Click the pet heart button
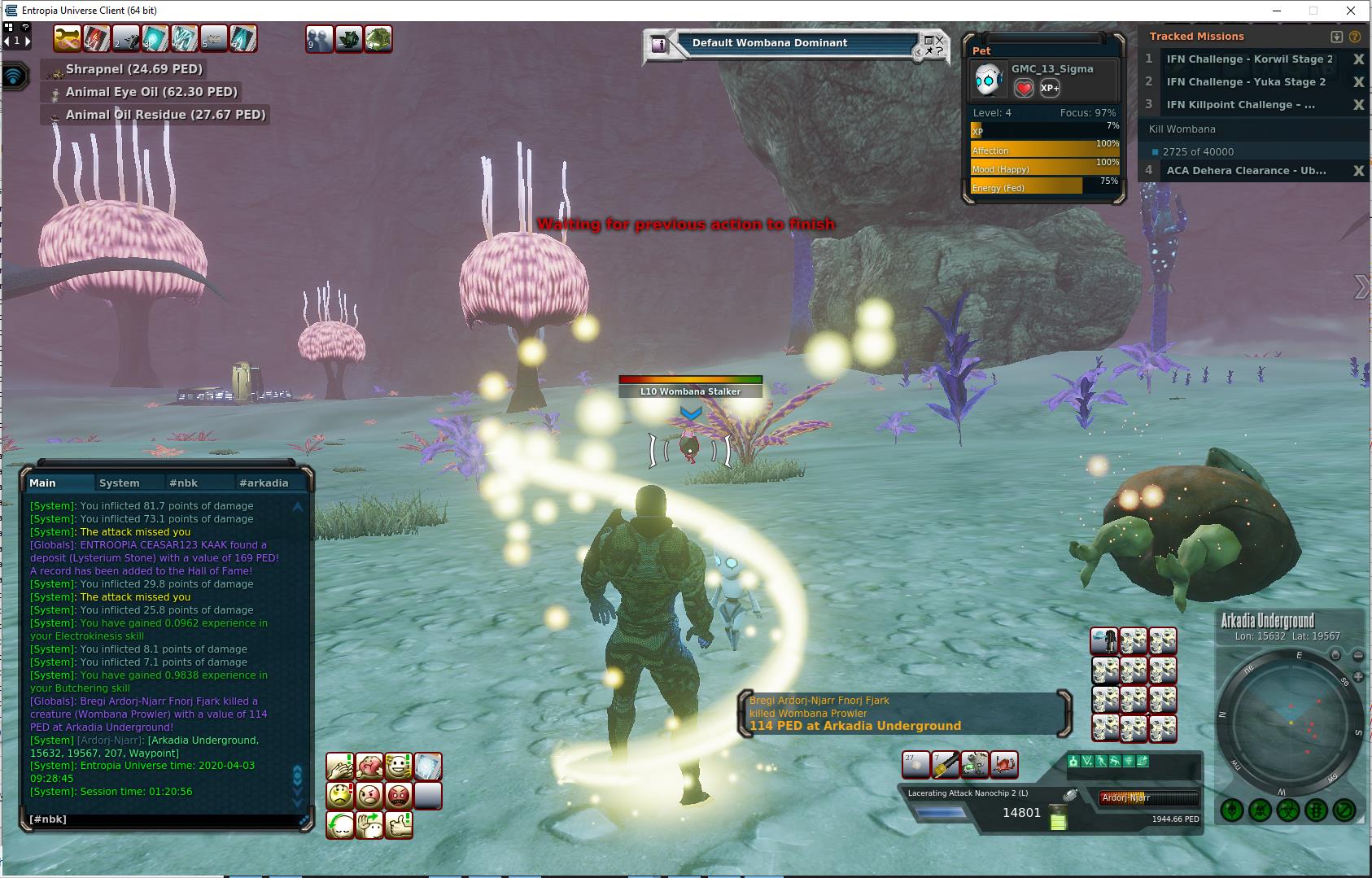This screenshot has width=1372, height=878. pyautogui.click(x=1024, y=88)
